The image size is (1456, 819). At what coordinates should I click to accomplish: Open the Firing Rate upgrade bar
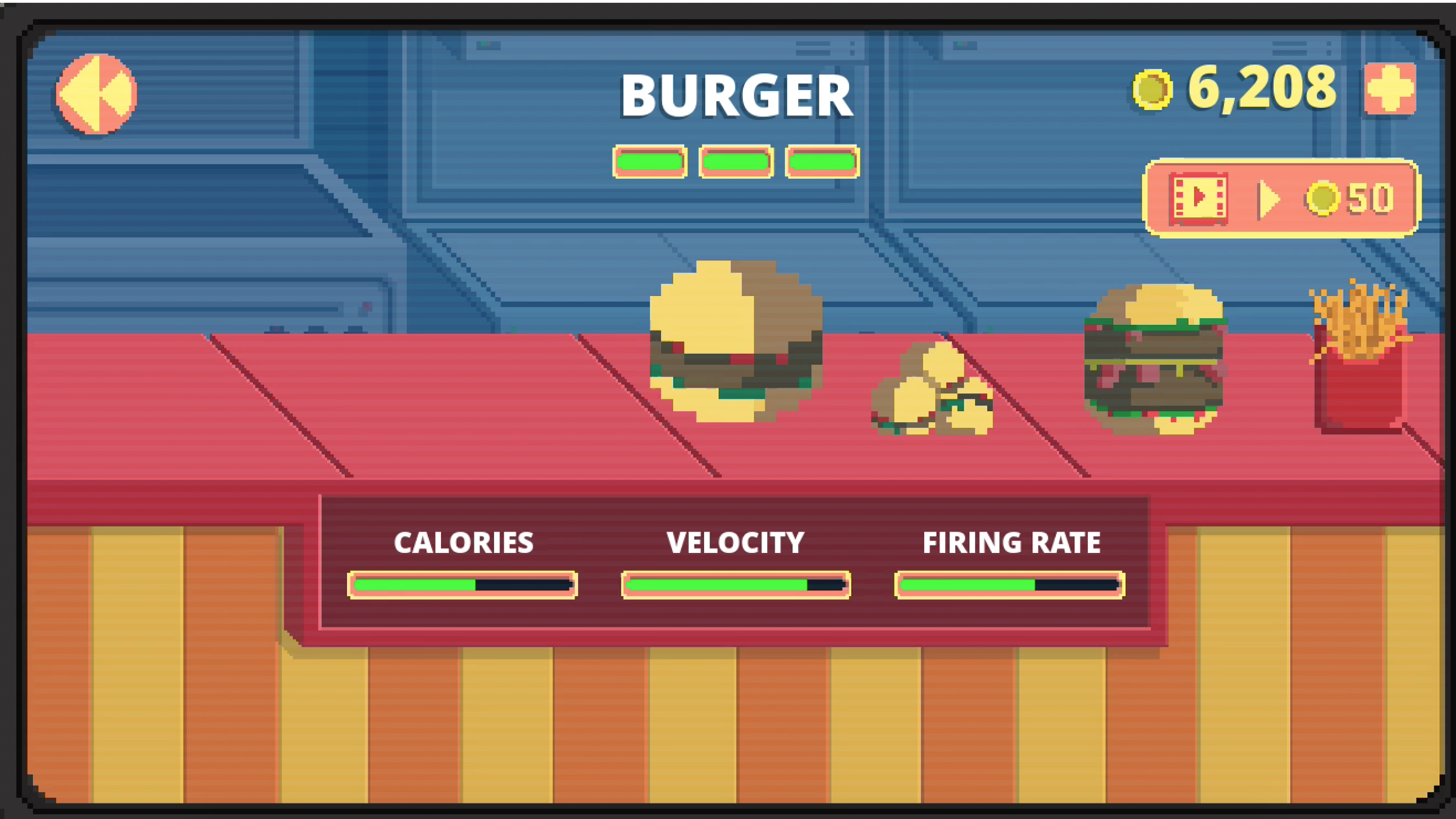(1009, 584)
